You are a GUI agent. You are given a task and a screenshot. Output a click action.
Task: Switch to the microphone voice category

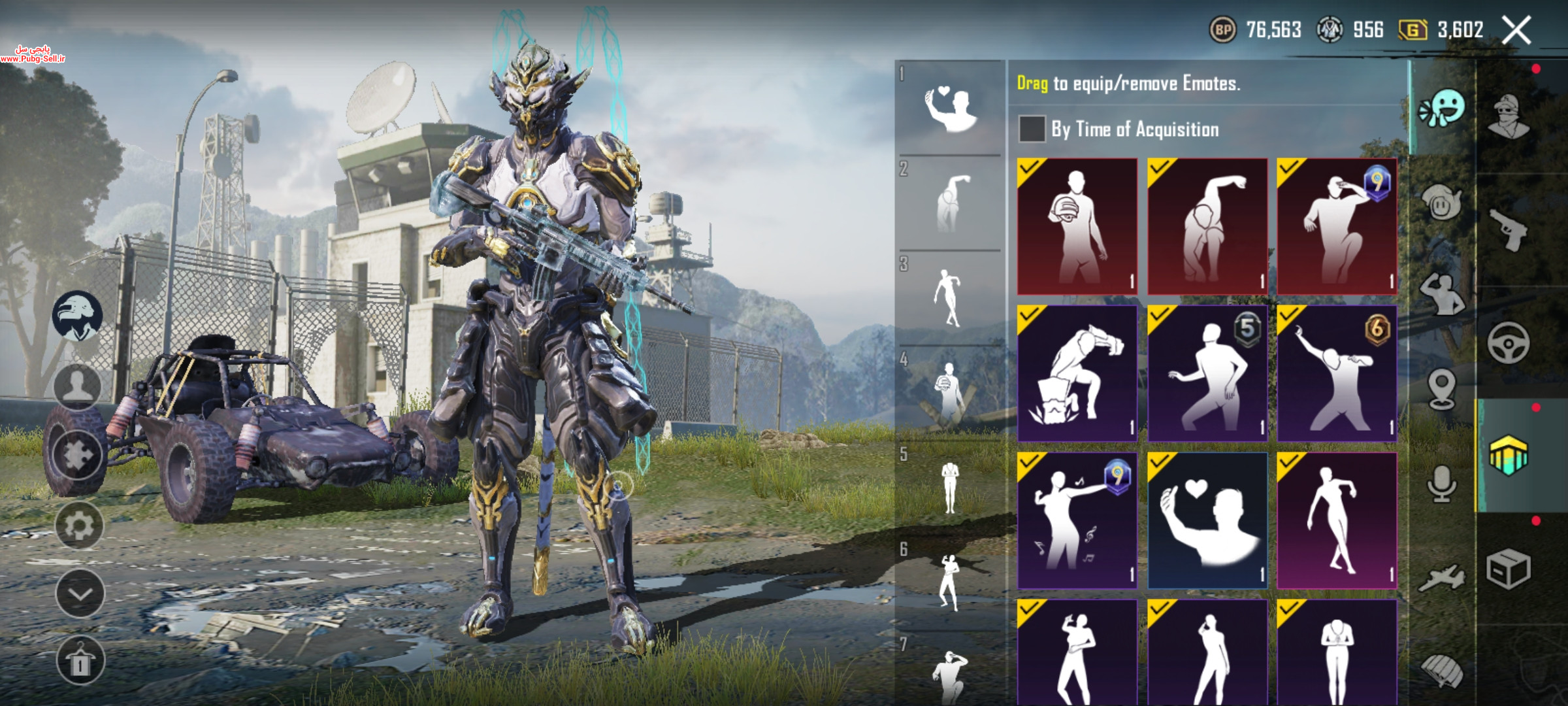click(1441, 485)
